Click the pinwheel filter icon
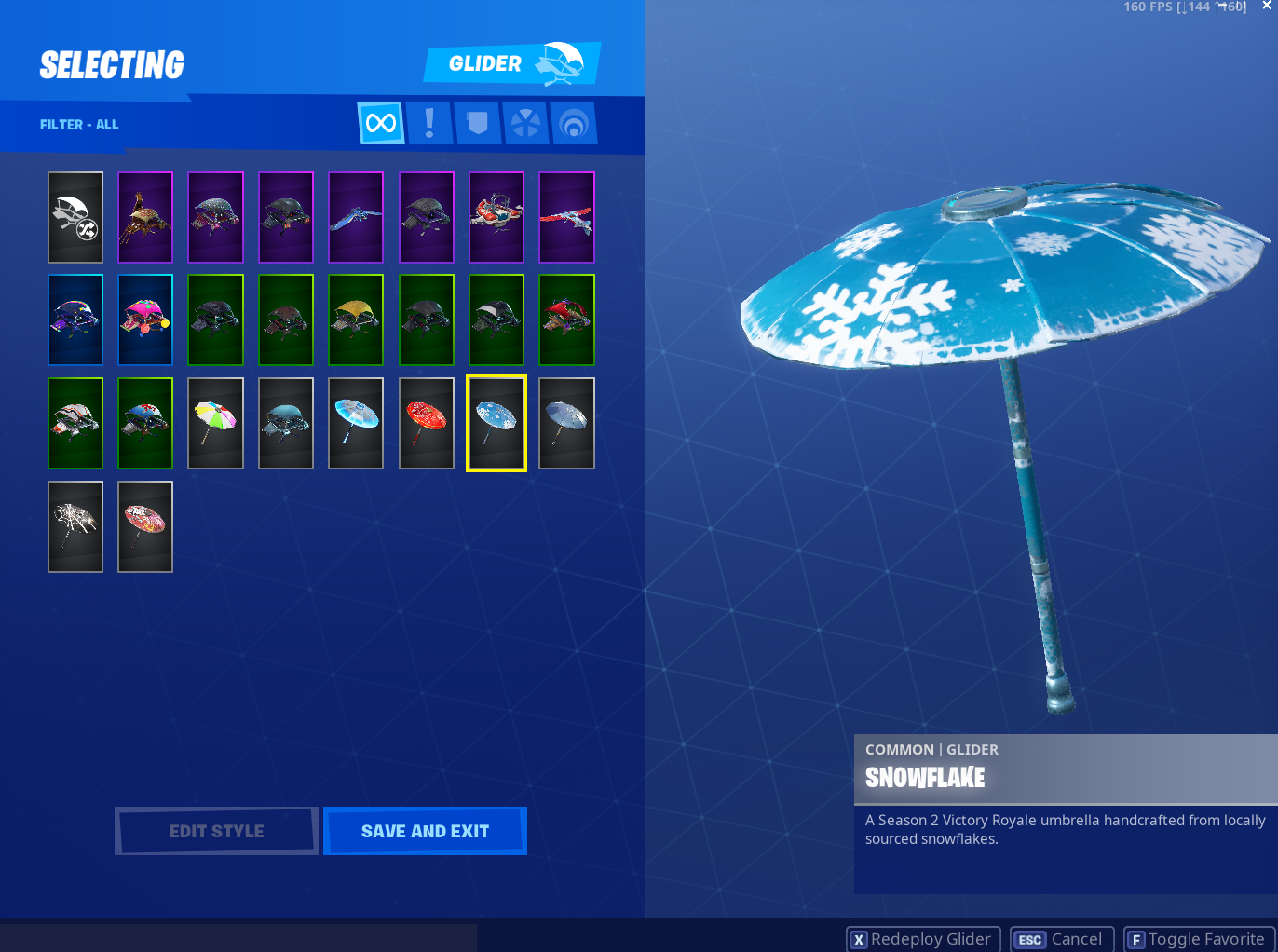1278x952 pixels. [525, 123]
